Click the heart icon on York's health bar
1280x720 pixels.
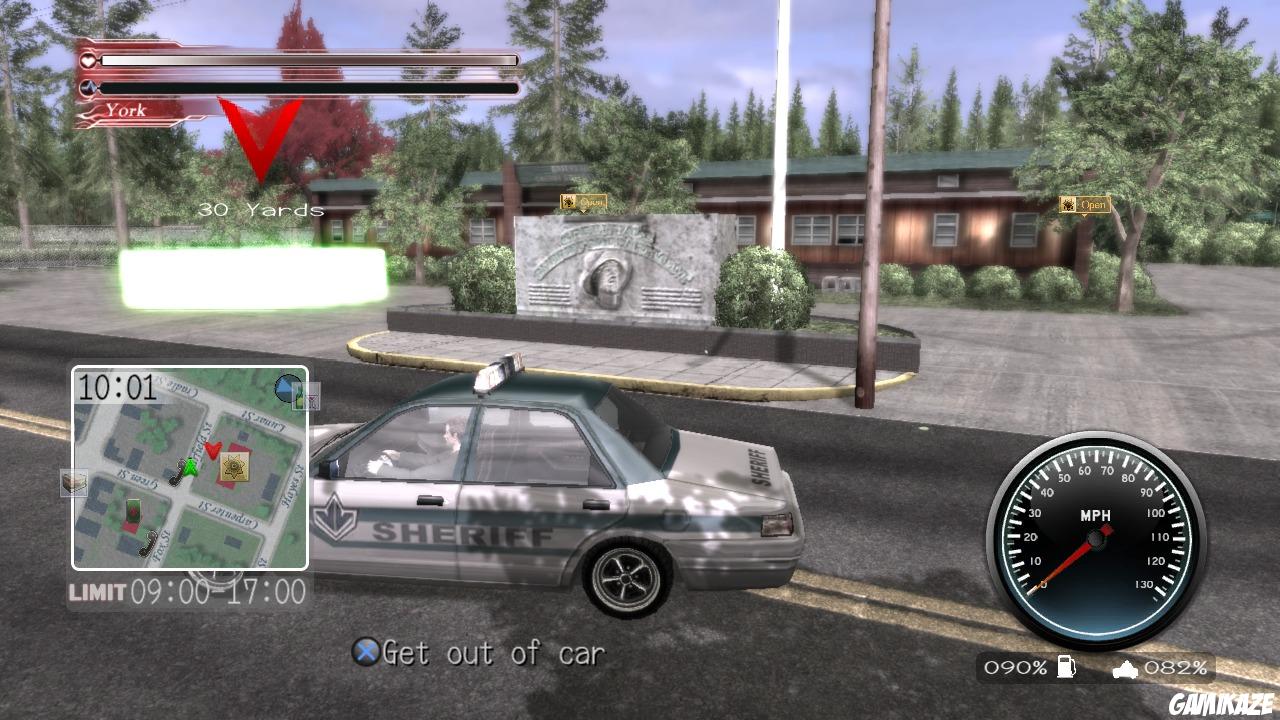pos(88,60)
